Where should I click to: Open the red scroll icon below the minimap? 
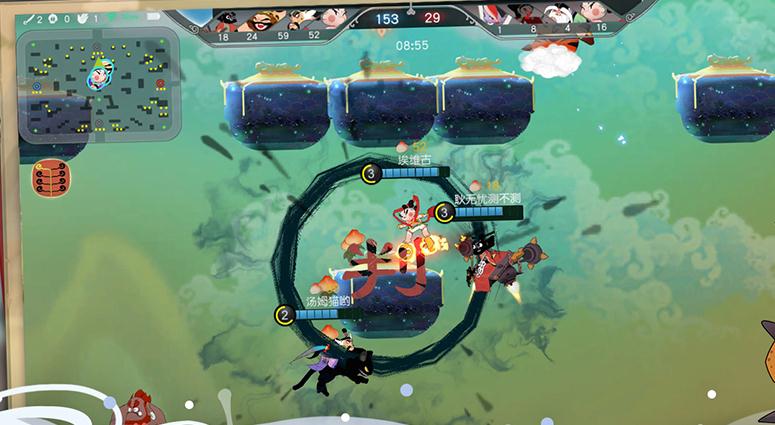tap(51, 179)
